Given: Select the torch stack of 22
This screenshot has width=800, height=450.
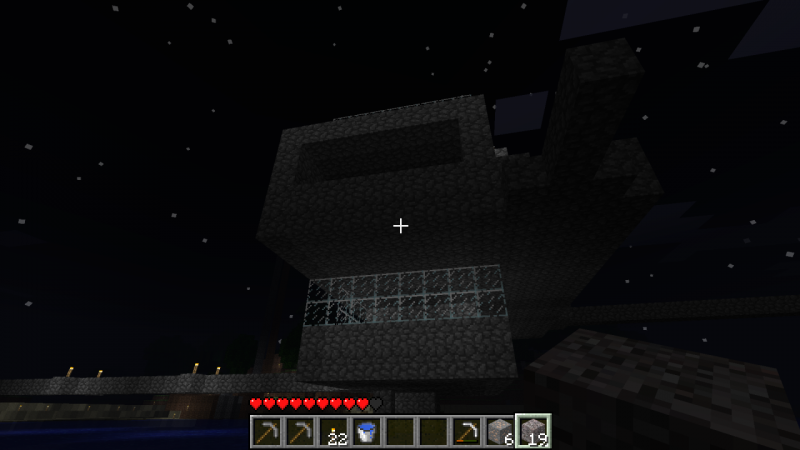Looking at the screenshot, I should [332, 432].
